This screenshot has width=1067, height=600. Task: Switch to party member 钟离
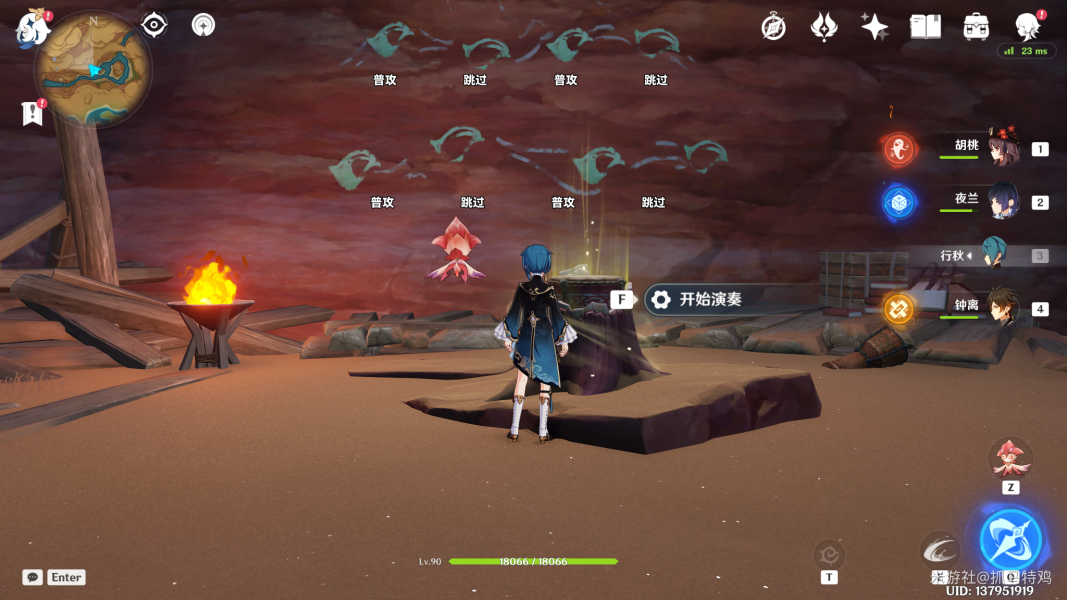coord(1000,308)
